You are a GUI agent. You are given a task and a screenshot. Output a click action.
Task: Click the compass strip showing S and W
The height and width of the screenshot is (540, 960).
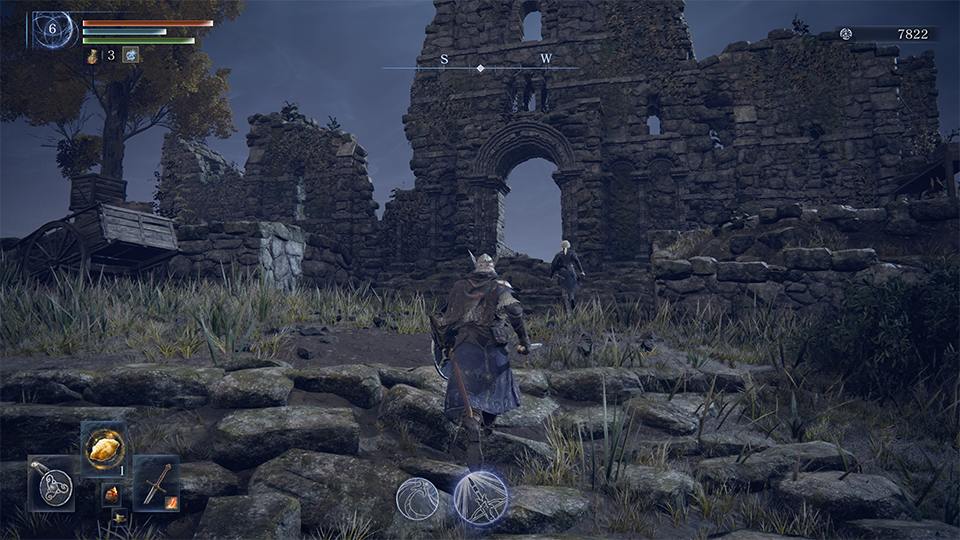coord(480,64)
